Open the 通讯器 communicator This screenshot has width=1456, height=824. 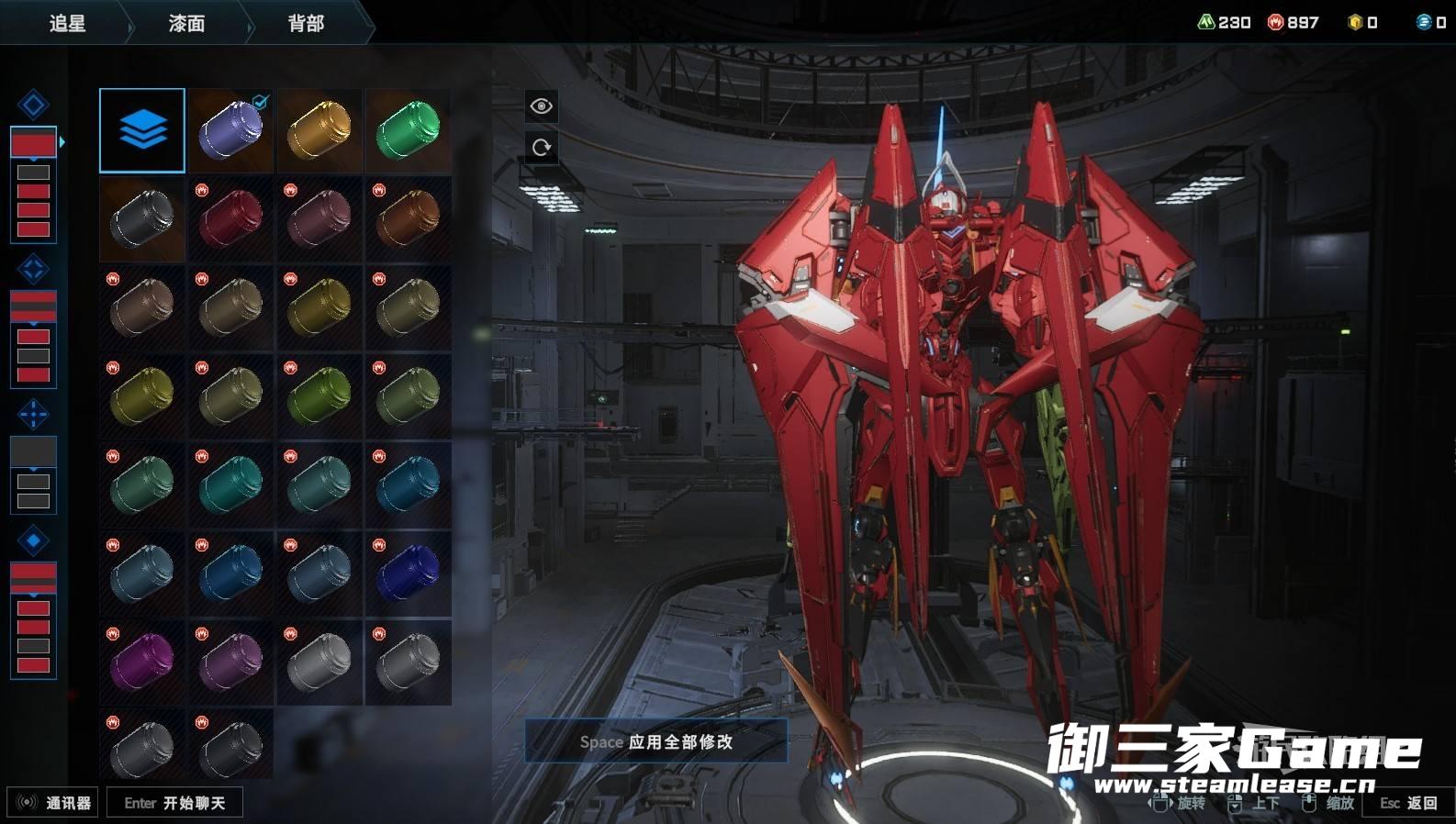pos(55,803)
